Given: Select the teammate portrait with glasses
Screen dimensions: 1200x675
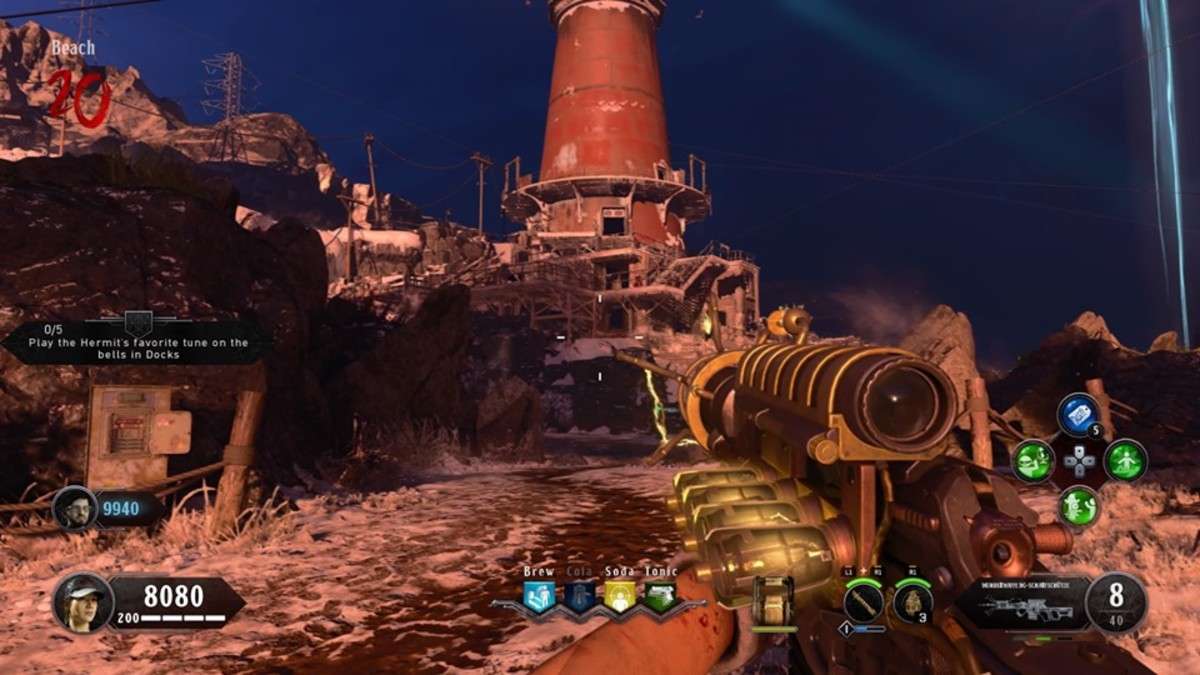Looking at the screenshot, I should click(75, 509).
